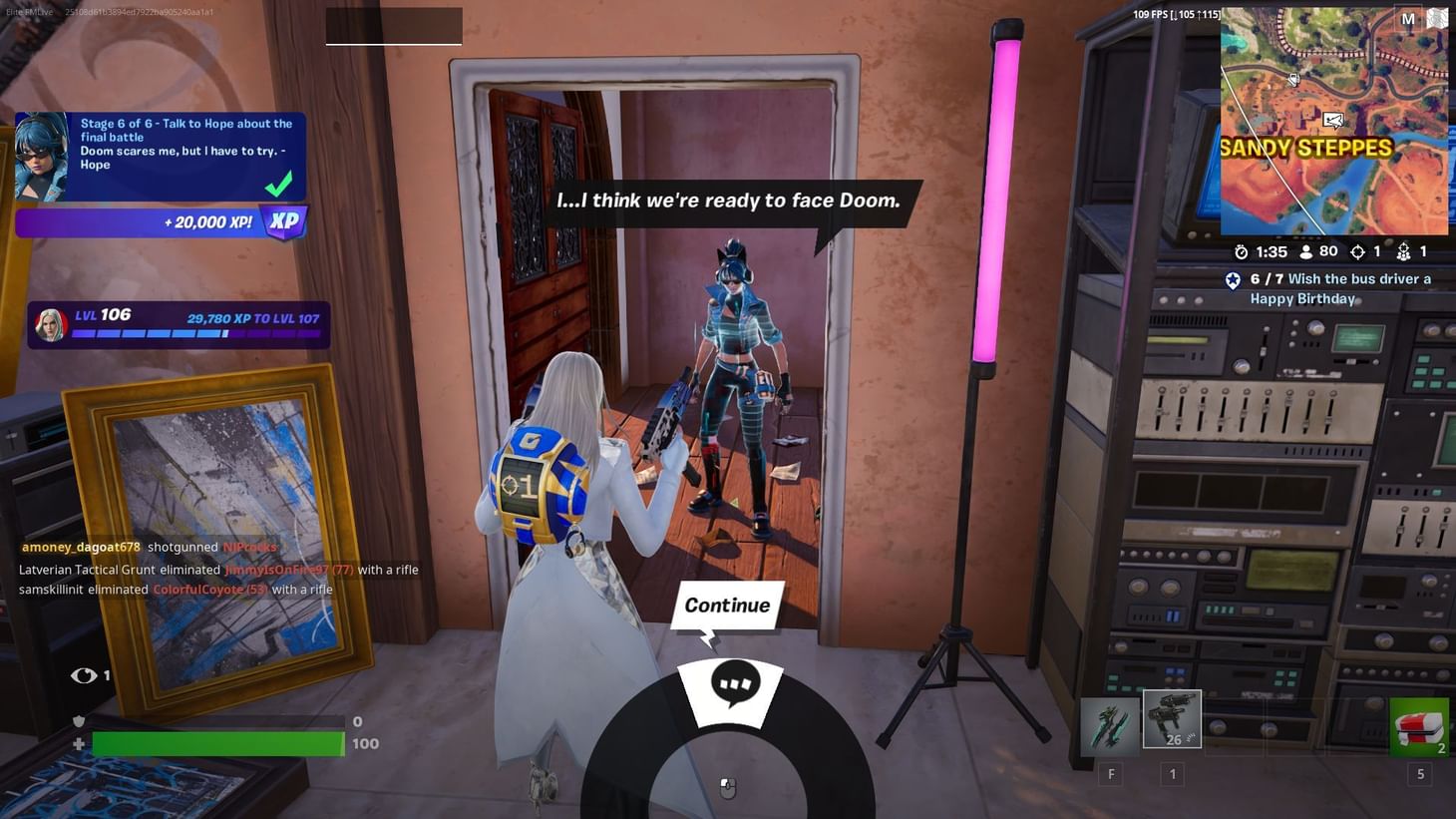Click the squad members icon beside the minimap
This screenshot has height=819, width=1456.
click(1405, 251)
